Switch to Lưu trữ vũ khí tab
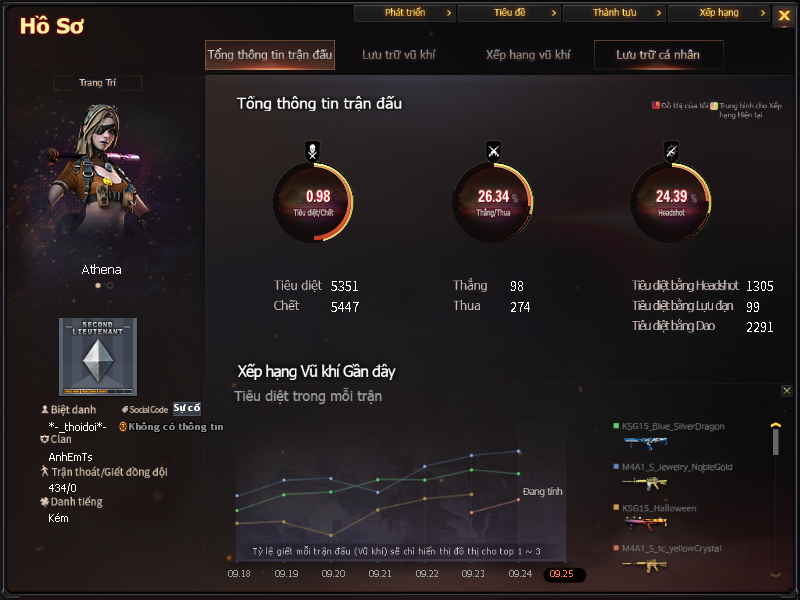 click(x=399, y=55)
